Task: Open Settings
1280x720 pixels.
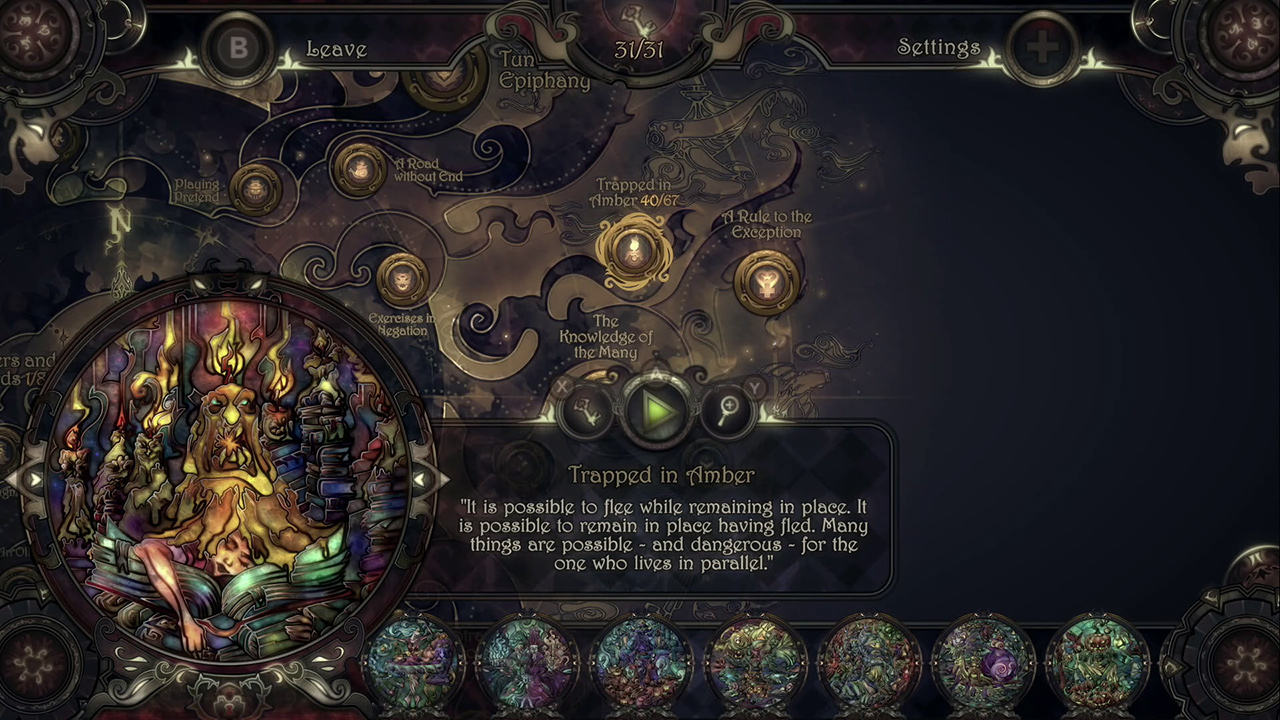Action: click(x=938, y=47)
